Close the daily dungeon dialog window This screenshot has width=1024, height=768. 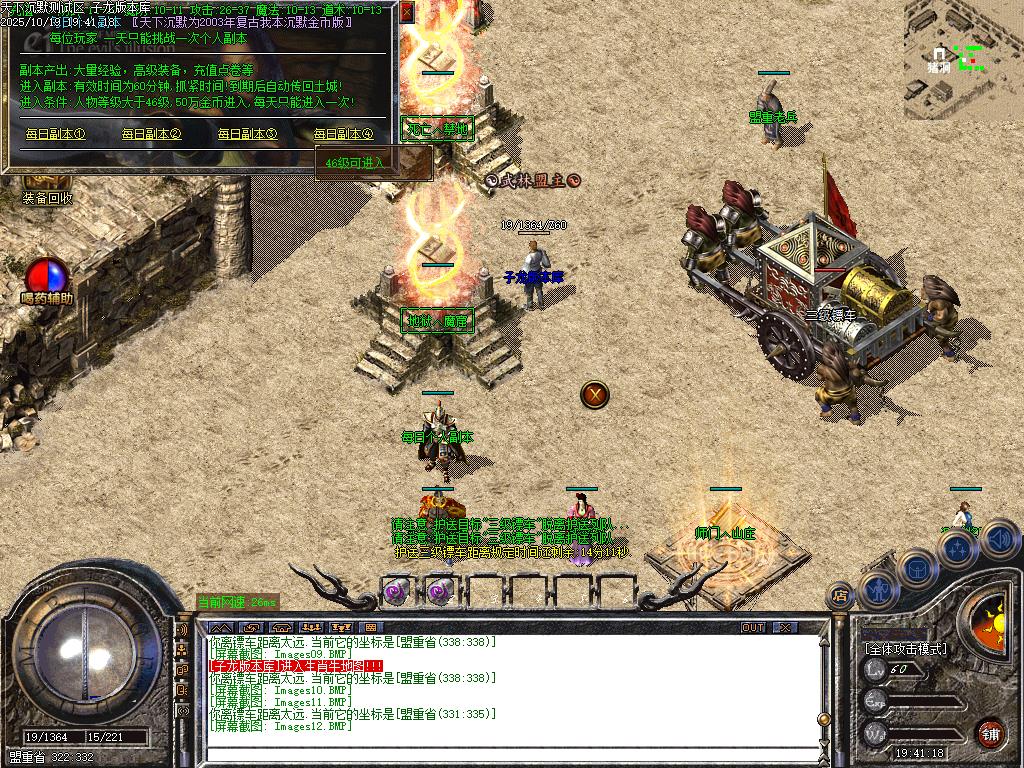[x=407, y=12]
